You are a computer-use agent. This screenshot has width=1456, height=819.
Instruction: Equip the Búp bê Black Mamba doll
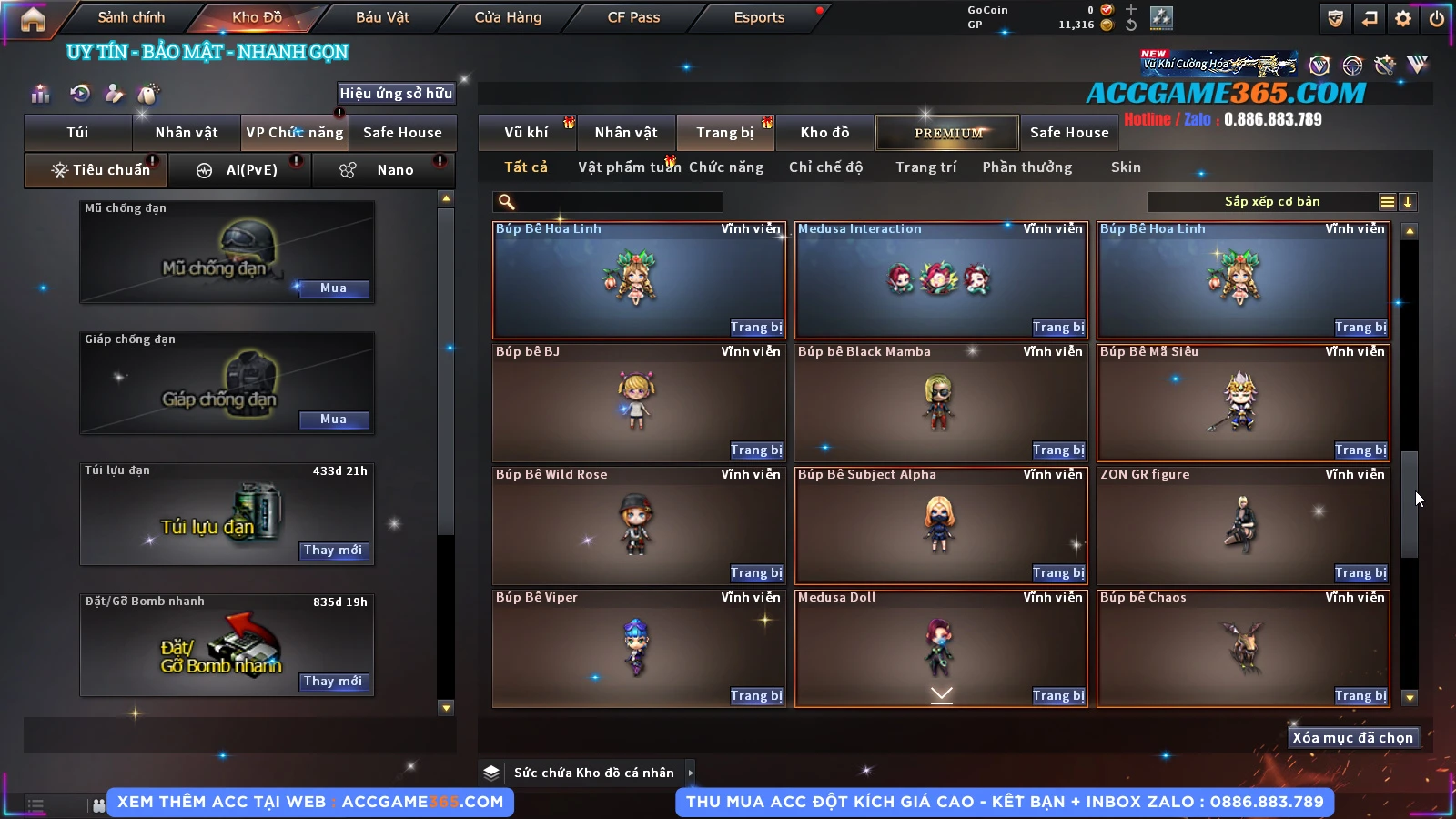1058,450
